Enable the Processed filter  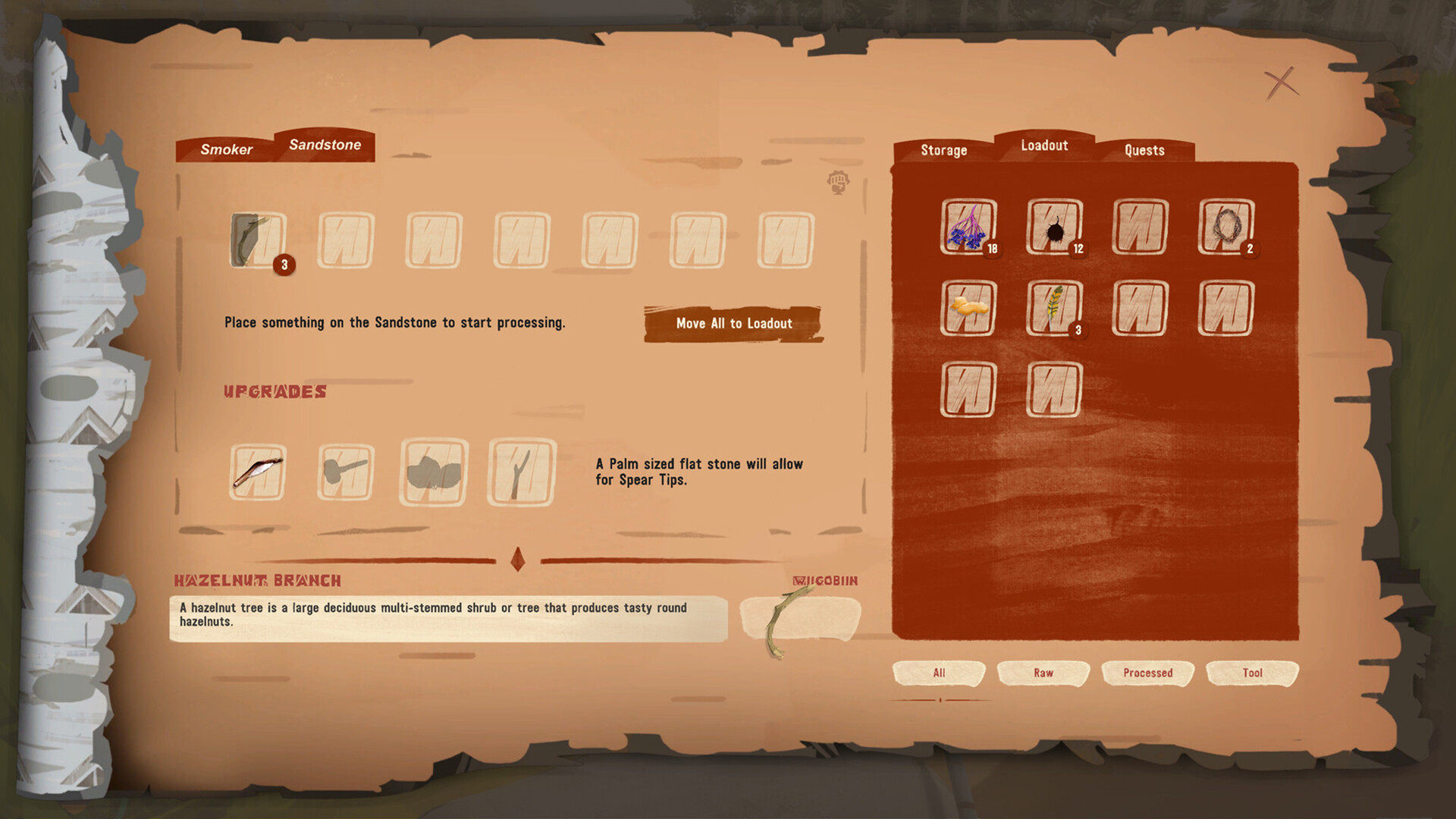tap(1147, 673)
